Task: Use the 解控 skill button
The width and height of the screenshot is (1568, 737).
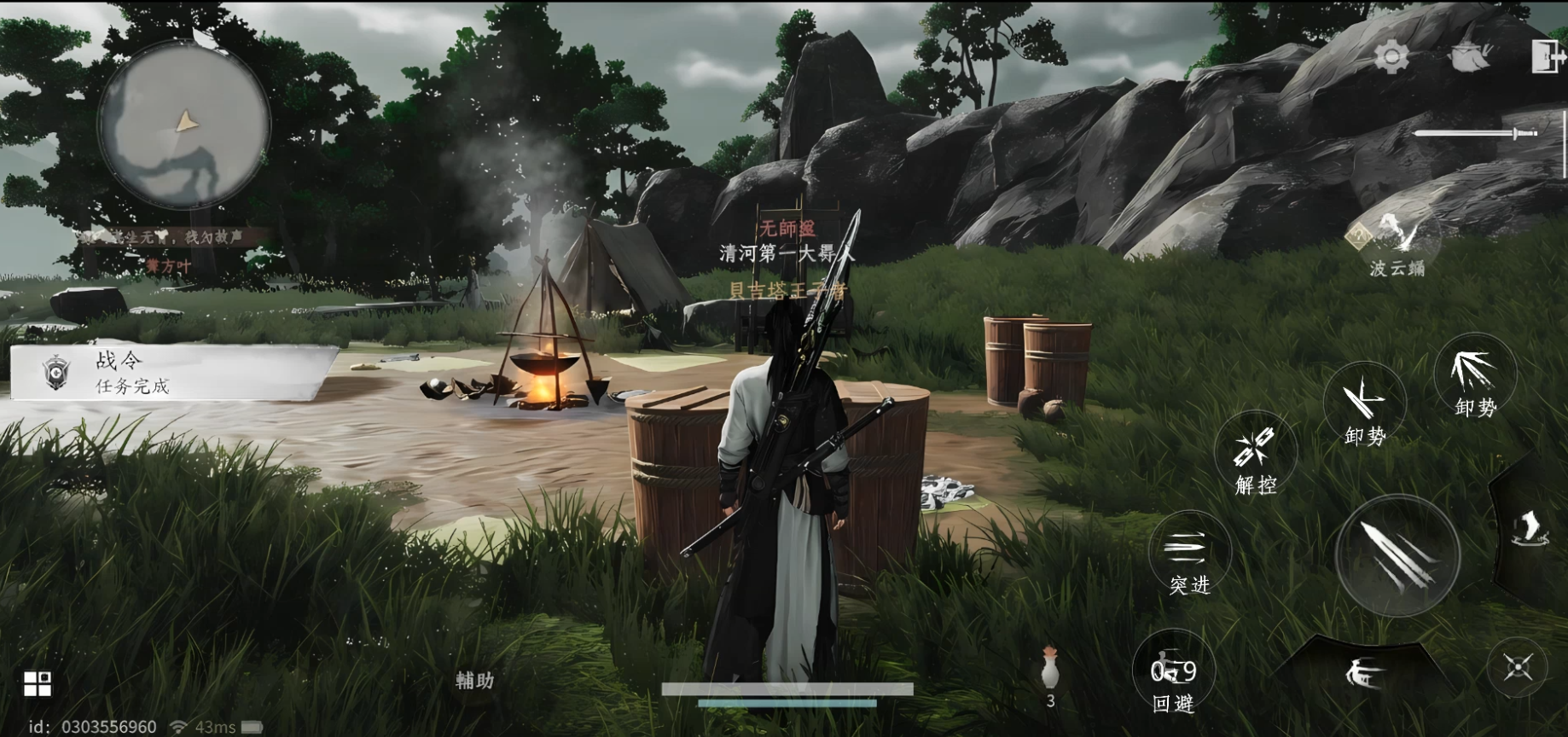Action: [1256, 455]
